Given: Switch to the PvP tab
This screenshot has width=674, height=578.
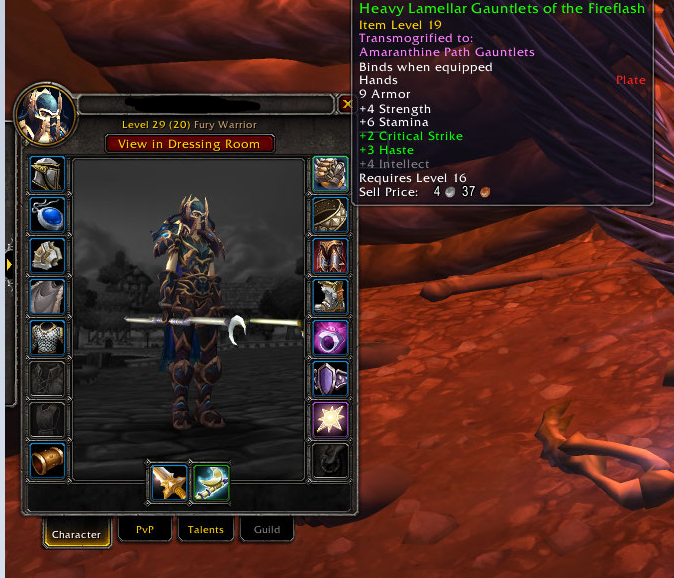Looking at the screenshot, I should click(x=145, y=529).
